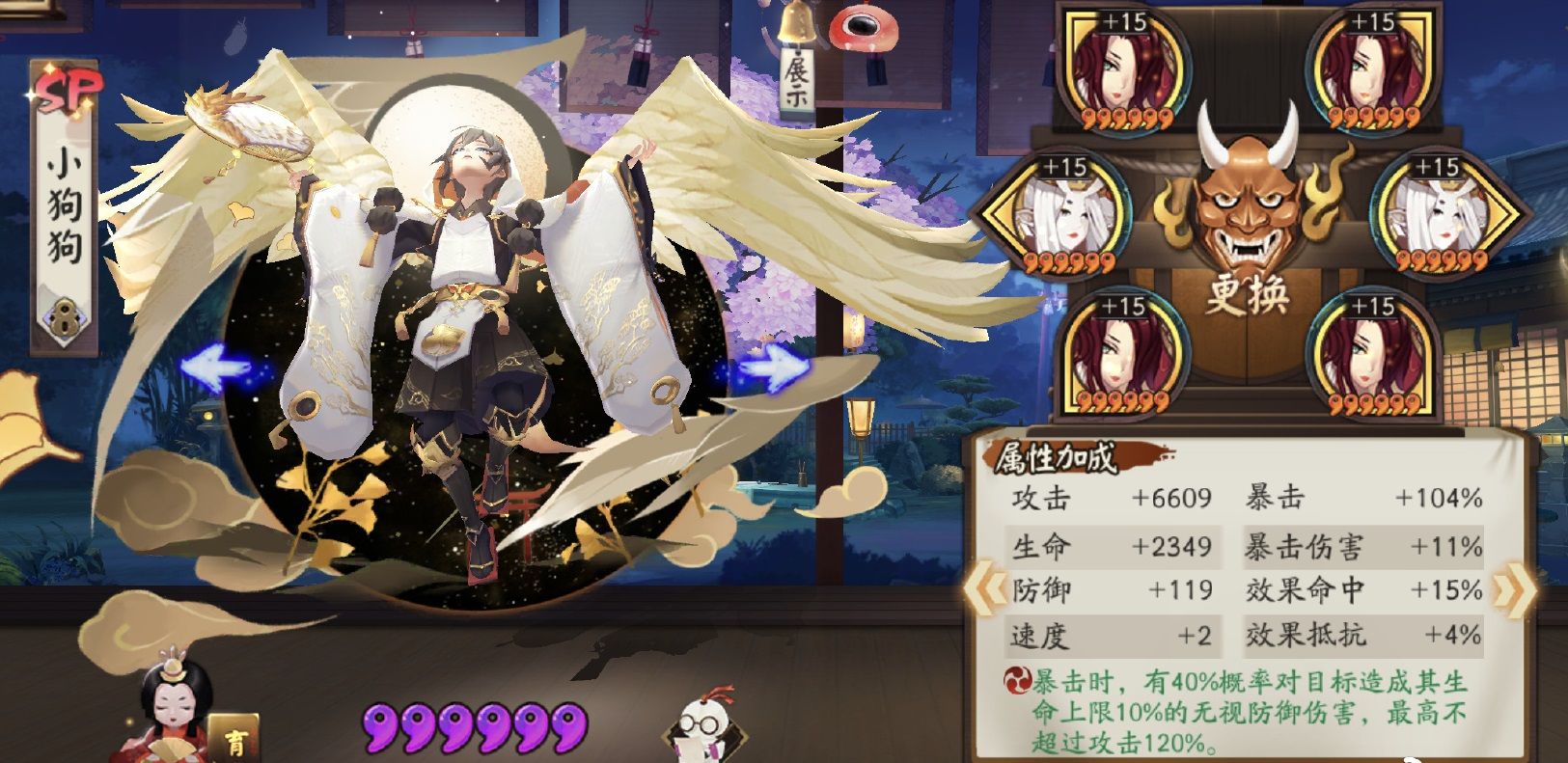Screen dimensions: 1568x763
Task: Switch to the previous shikigami with the left blue arrow
Action: click(x=217, y=368)
